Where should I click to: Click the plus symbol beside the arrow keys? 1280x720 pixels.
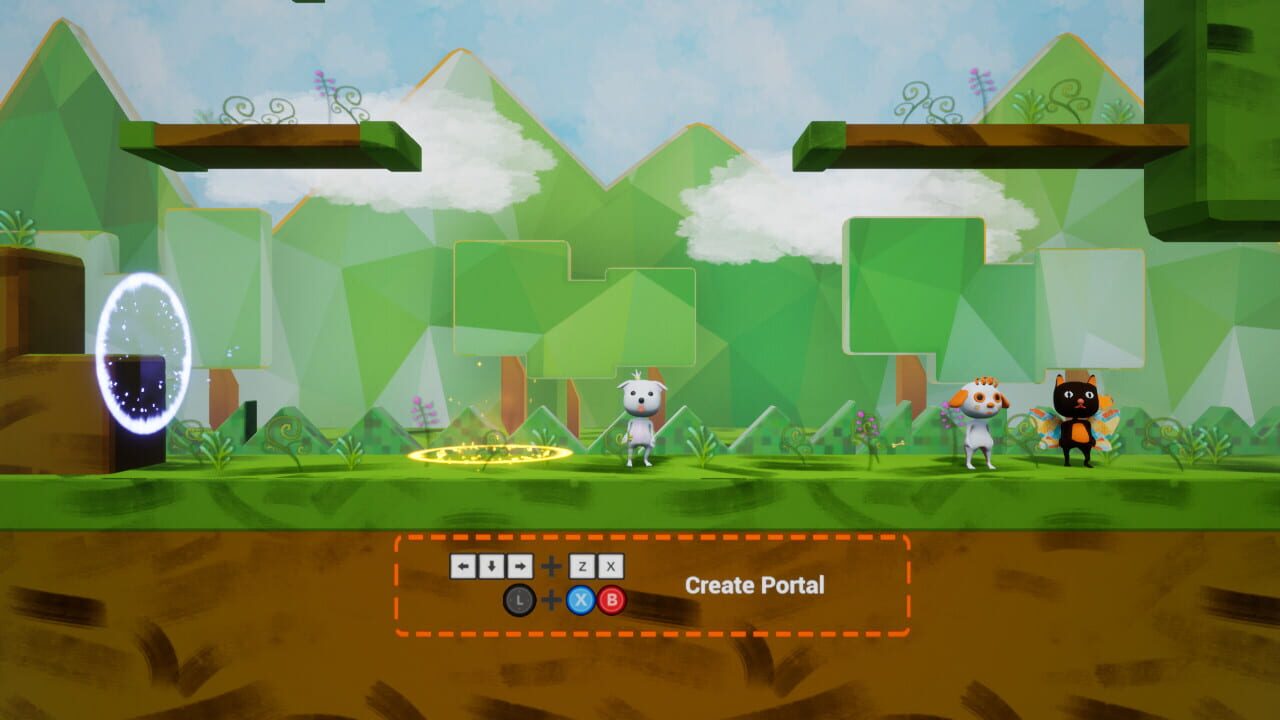coord(551,566)
